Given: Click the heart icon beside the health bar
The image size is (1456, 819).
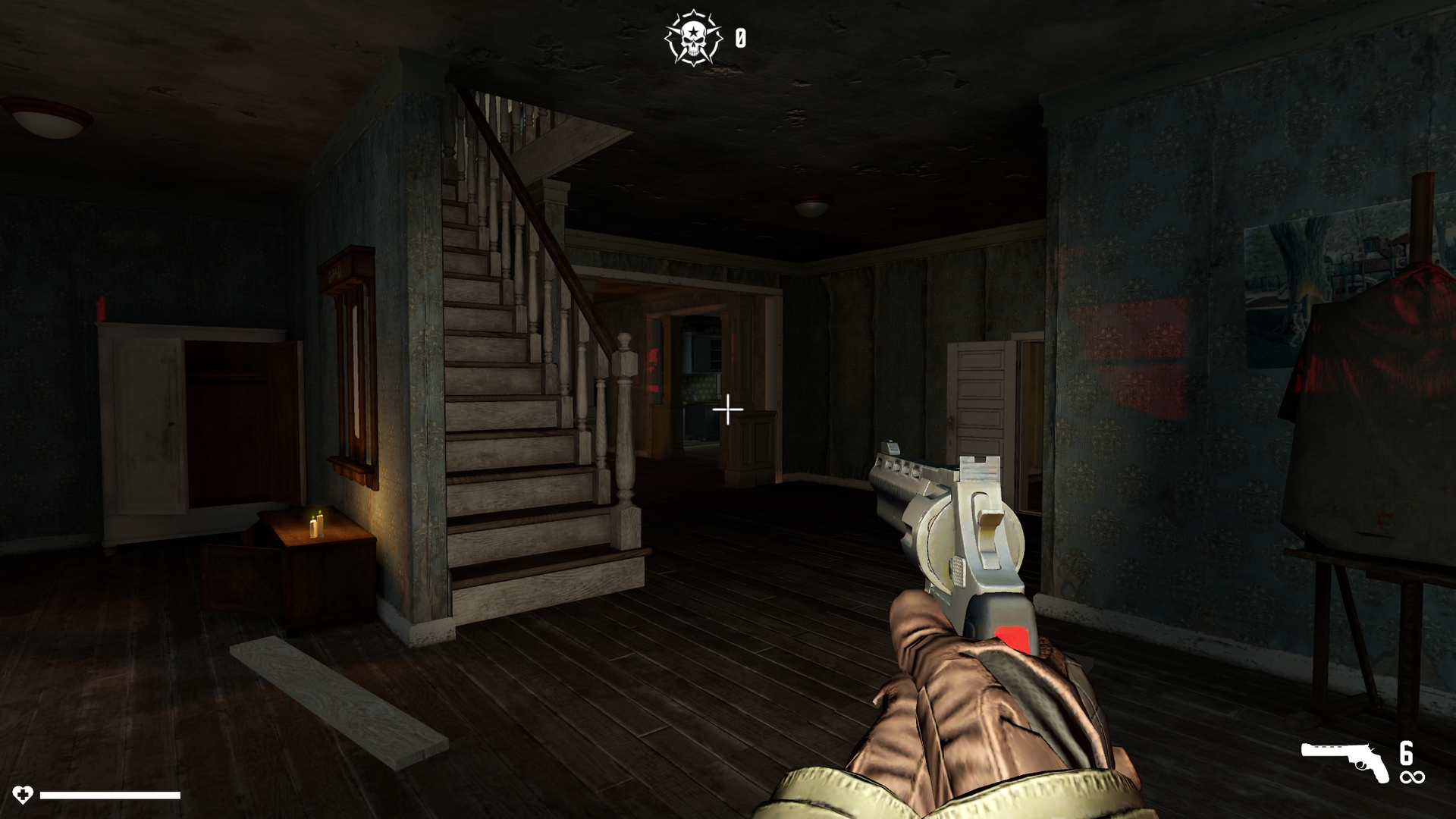Looking at the screenshot, I should point(25,795).
